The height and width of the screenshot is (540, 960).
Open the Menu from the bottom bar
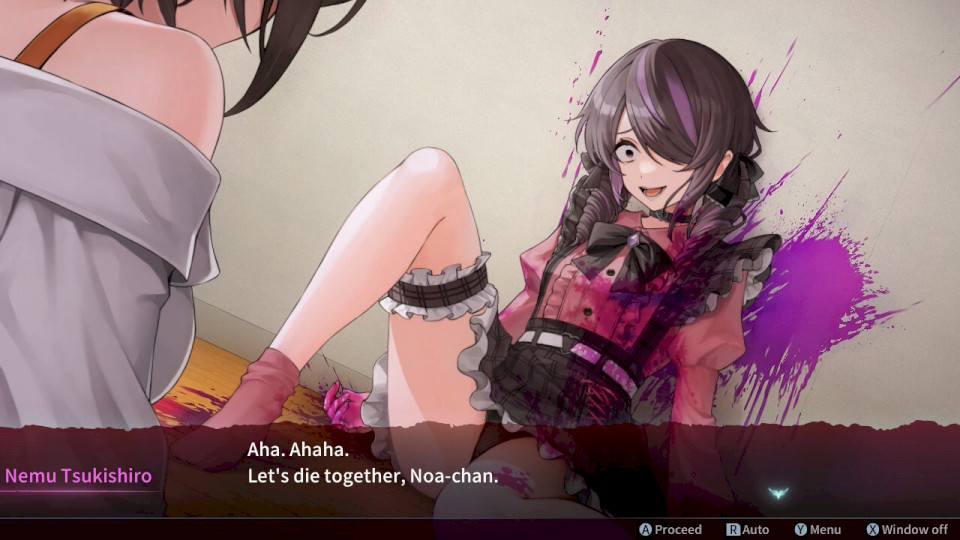click(817, 529)
